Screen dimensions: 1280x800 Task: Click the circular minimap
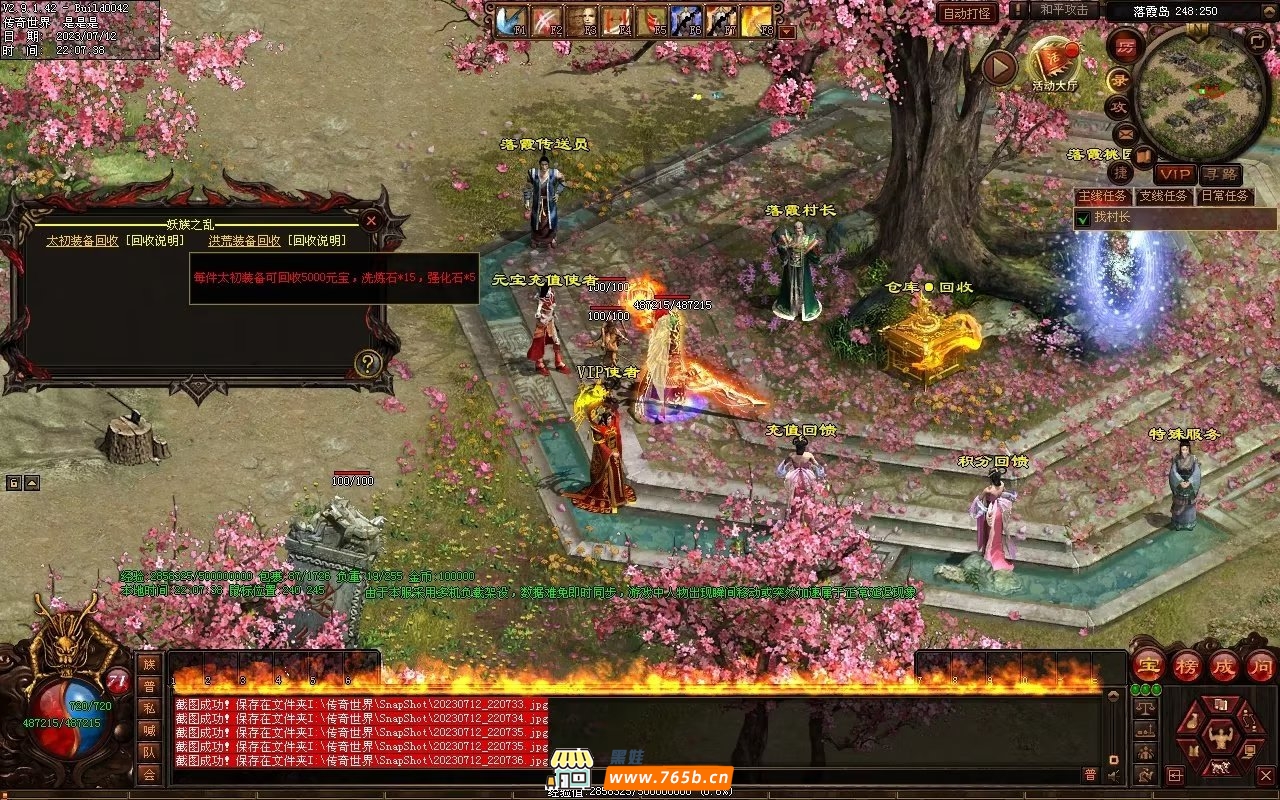[x=1201, y=93]
